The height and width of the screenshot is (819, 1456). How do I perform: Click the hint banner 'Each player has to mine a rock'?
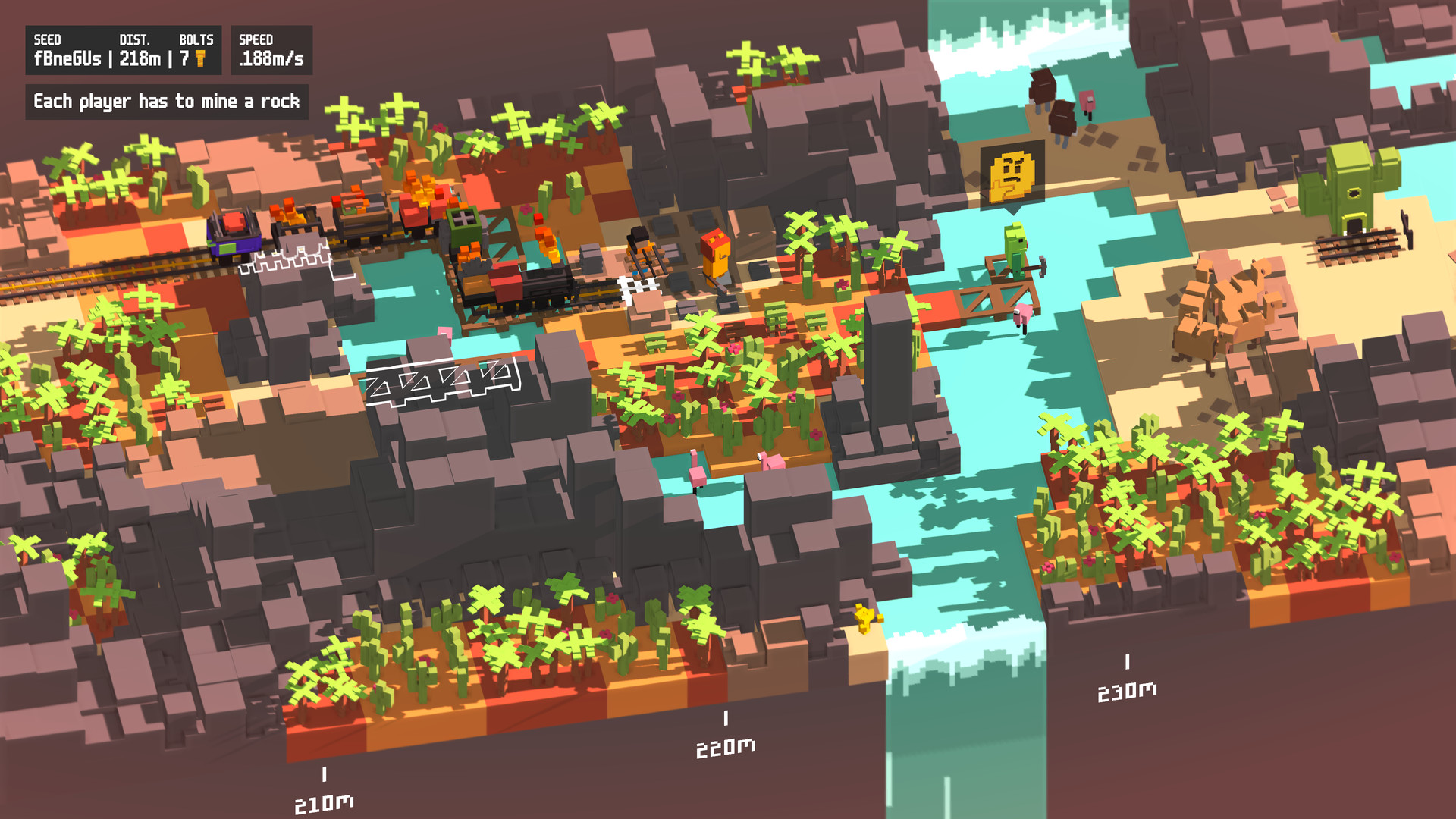tap(168, 99)
